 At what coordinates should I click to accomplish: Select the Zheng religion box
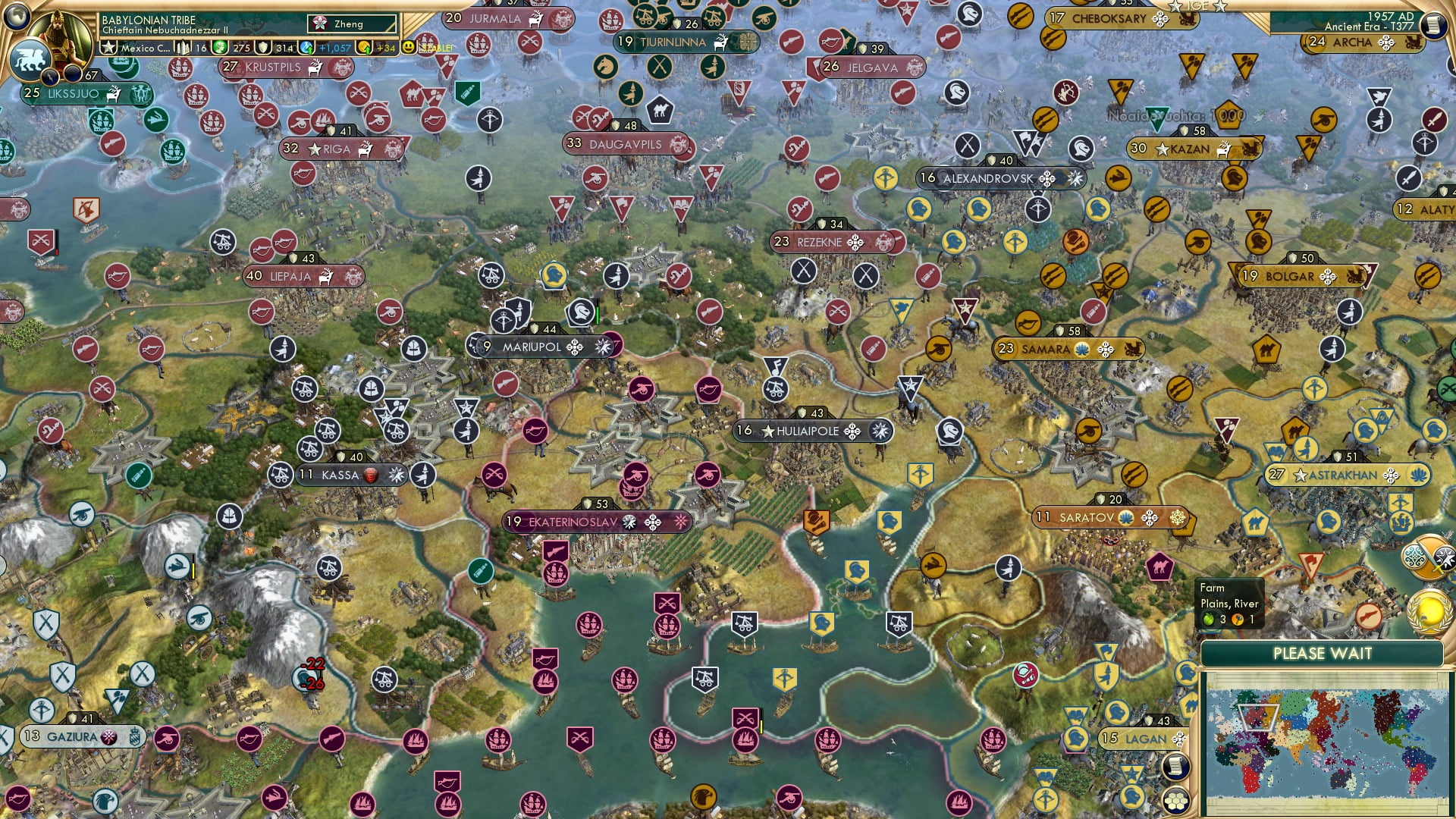coord(352,24)
